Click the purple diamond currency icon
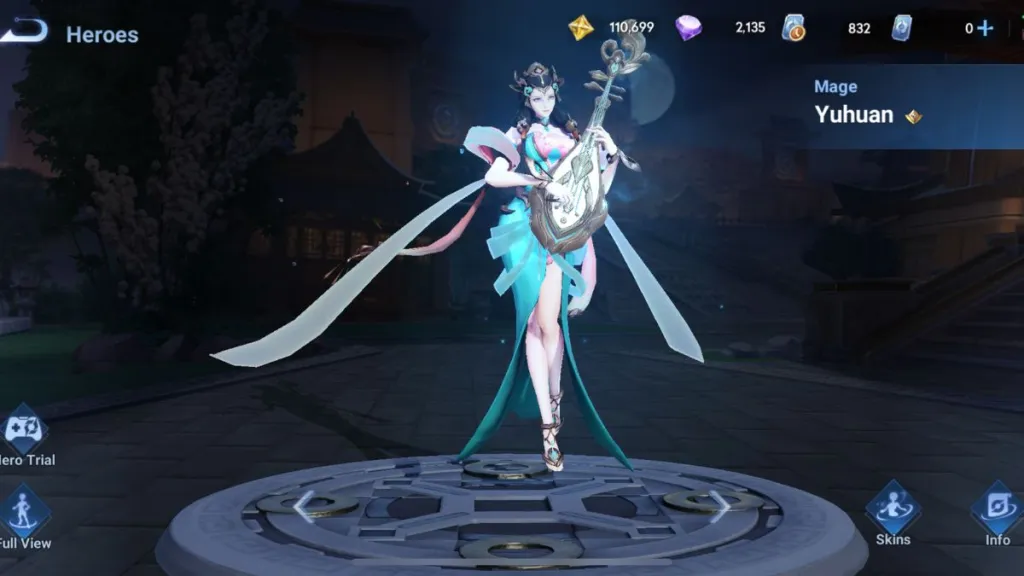The height and width of the screenshot is (576, 1024). pos(688,28)
